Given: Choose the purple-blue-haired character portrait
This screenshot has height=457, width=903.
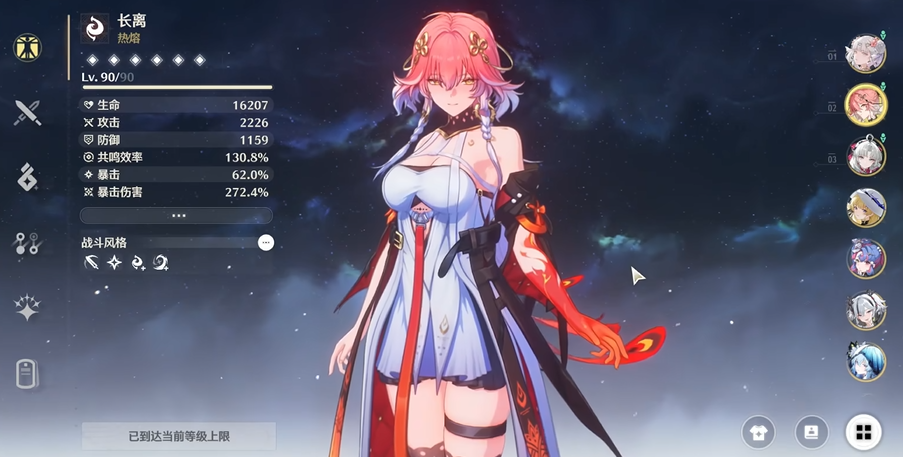Looking at the screenshot, I should pos(866,259).
